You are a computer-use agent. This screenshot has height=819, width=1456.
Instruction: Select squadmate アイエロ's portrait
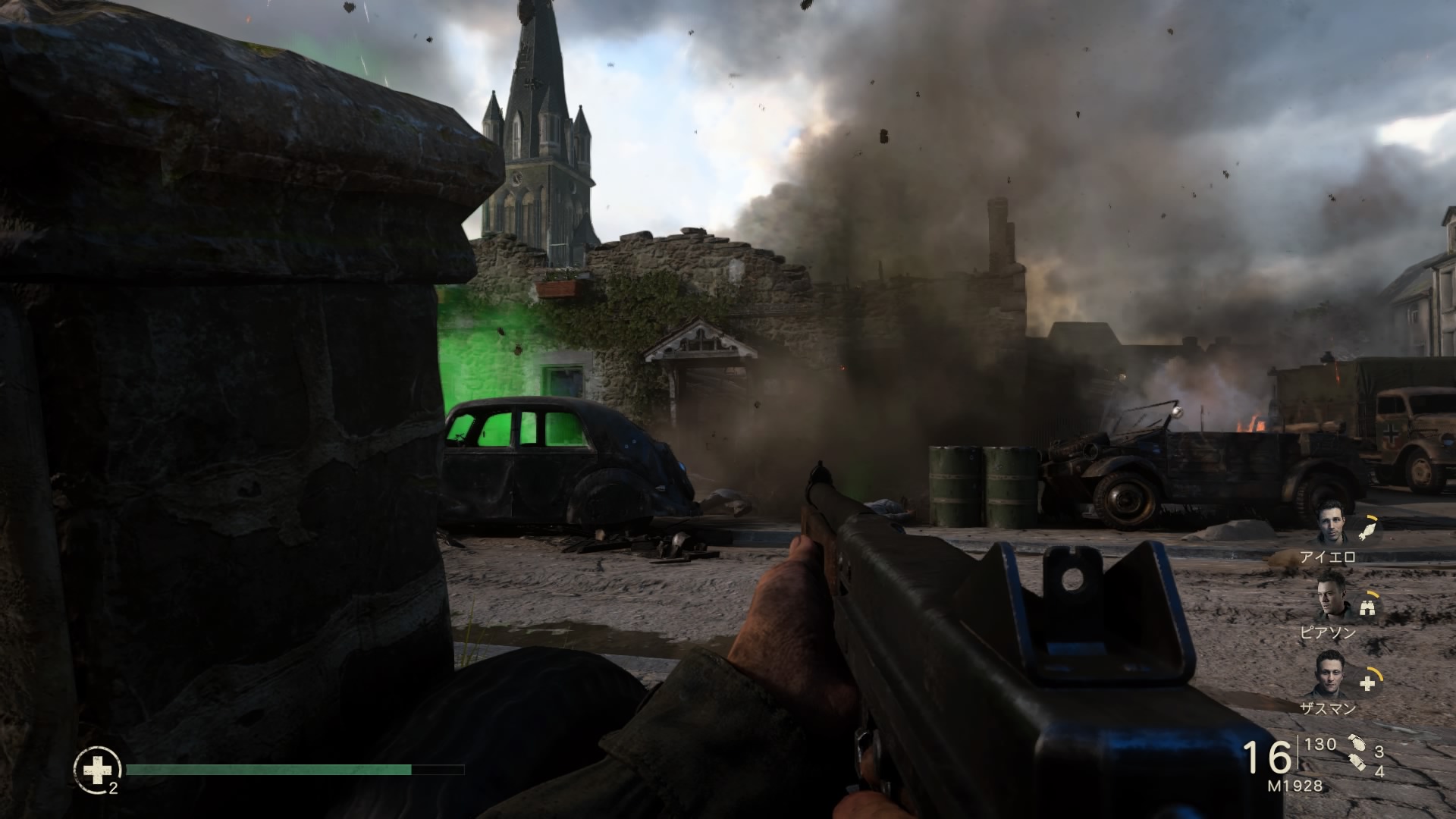[x=1332, y=523]
